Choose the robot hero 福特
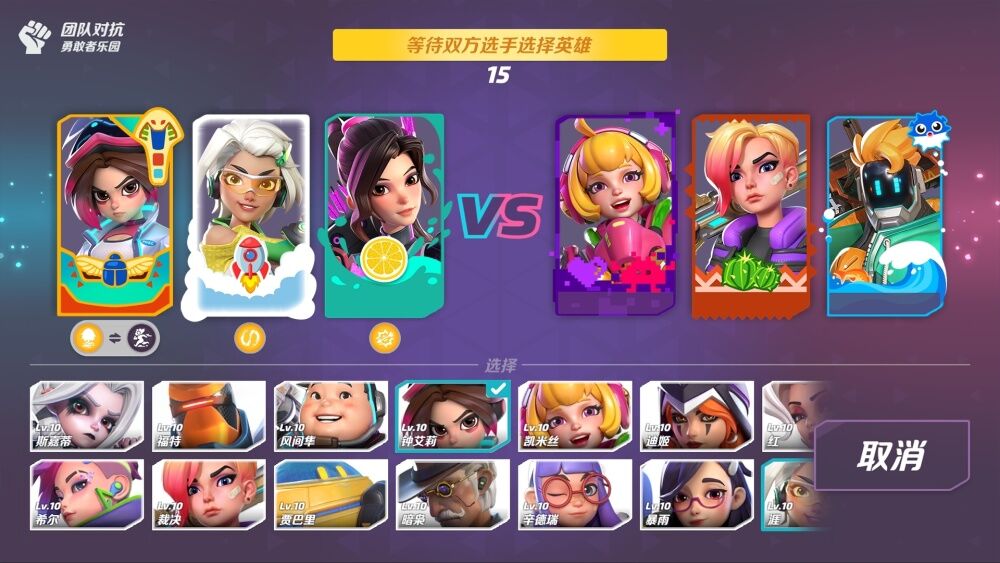 click(209, 416)
